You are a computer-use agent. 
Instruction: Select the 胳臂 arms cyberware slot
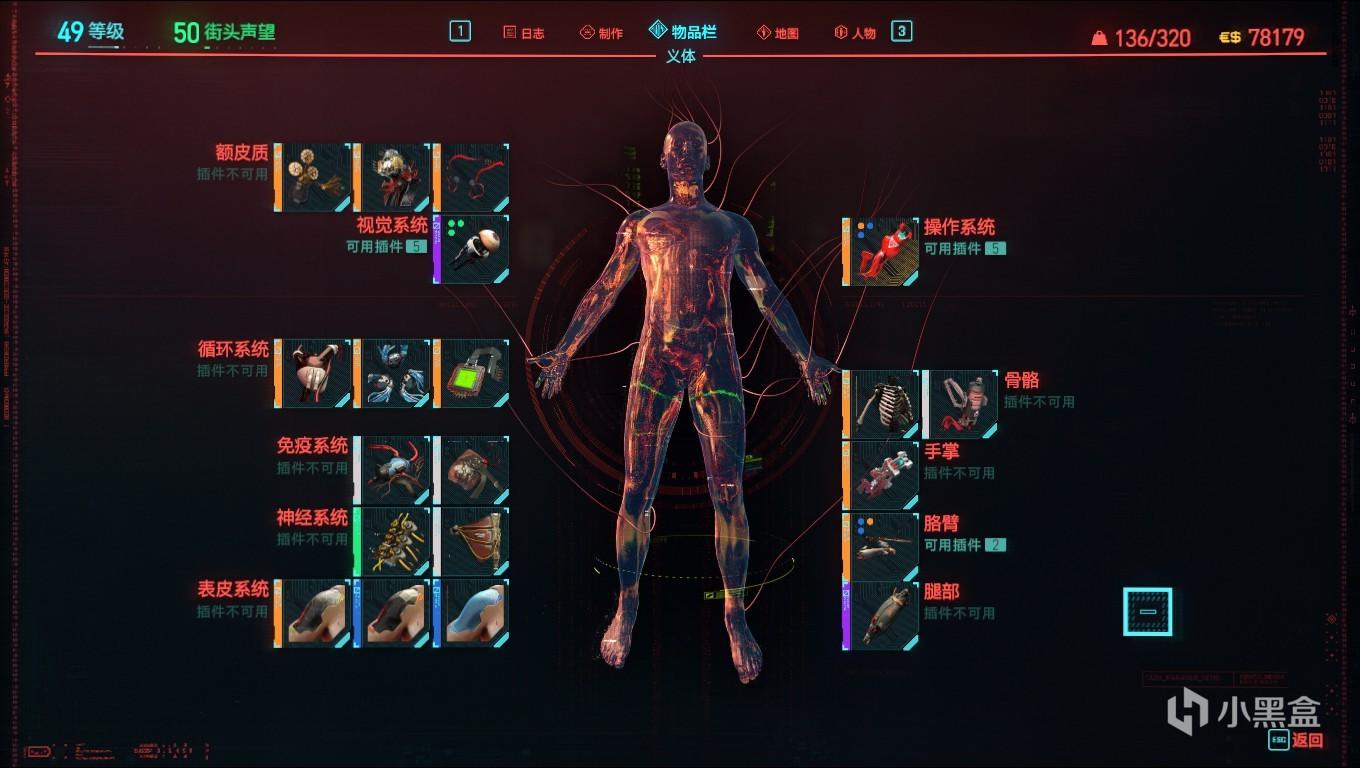pyautogui.click(x=883, y=544)
